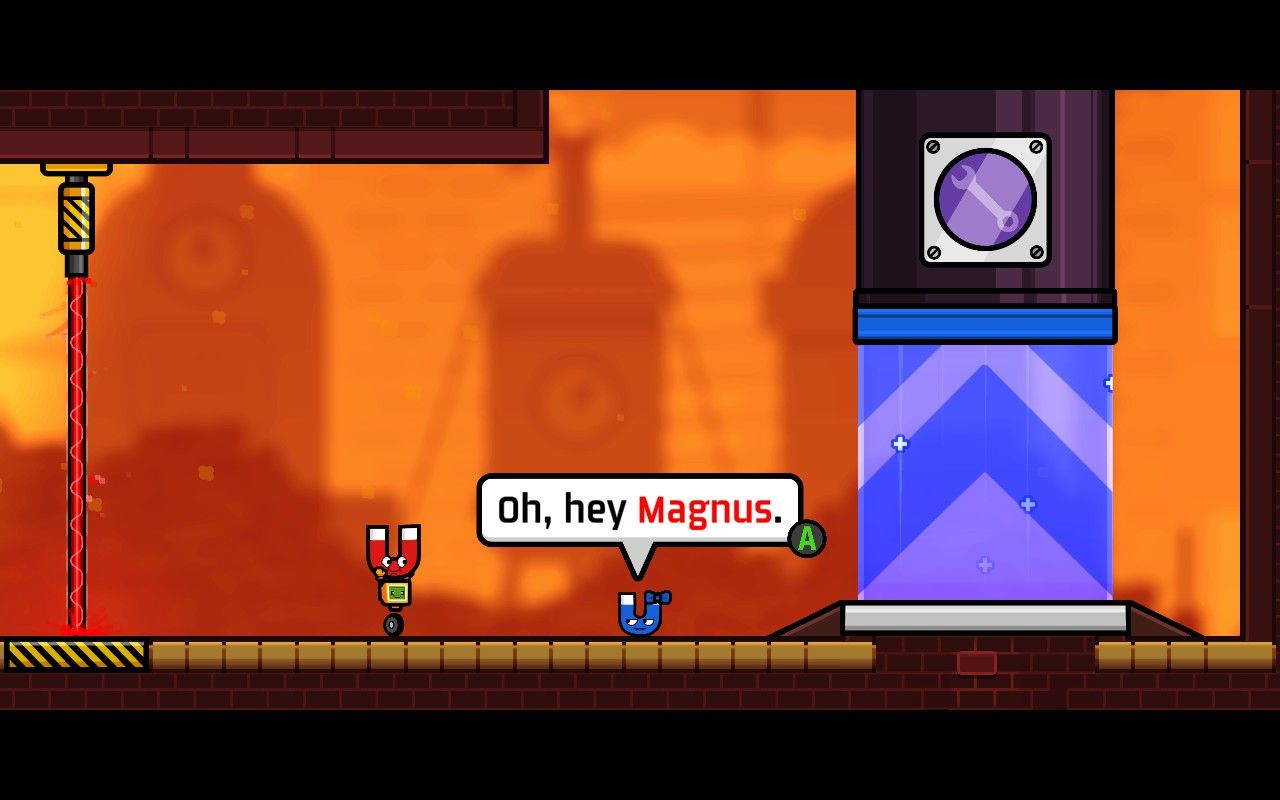Click the metal platform below the forcefield
The height and width of the screenshot is (800, 1280).
(x=984, y=618)
